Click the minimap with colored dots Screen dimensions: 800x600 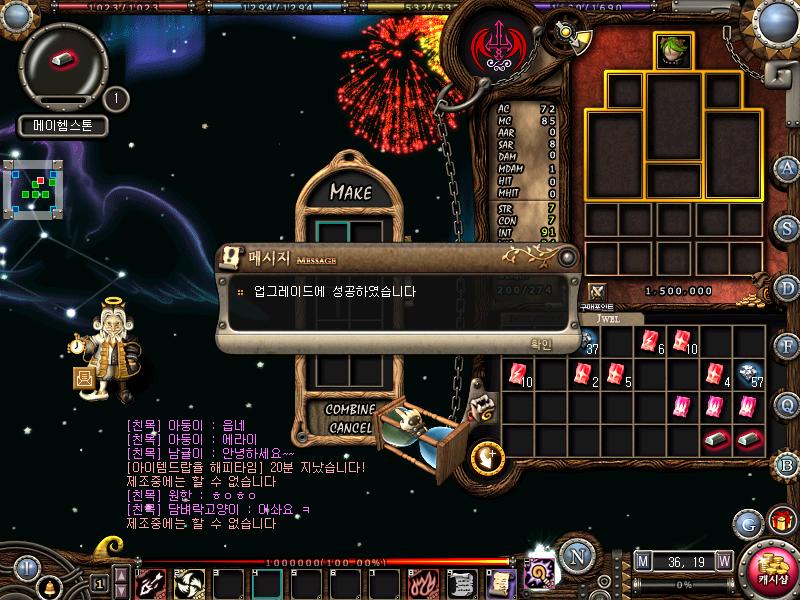[x=33, y=187]
